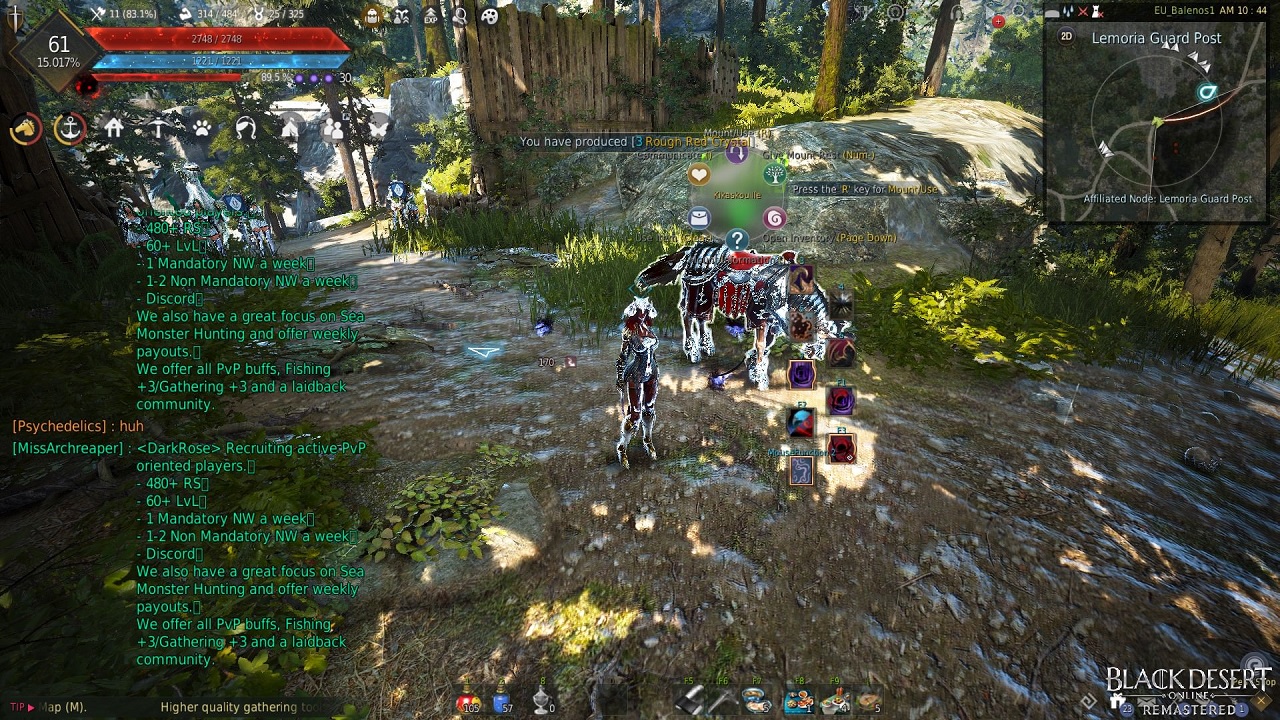Use the blue mana potion slot

tap(504, 701)
